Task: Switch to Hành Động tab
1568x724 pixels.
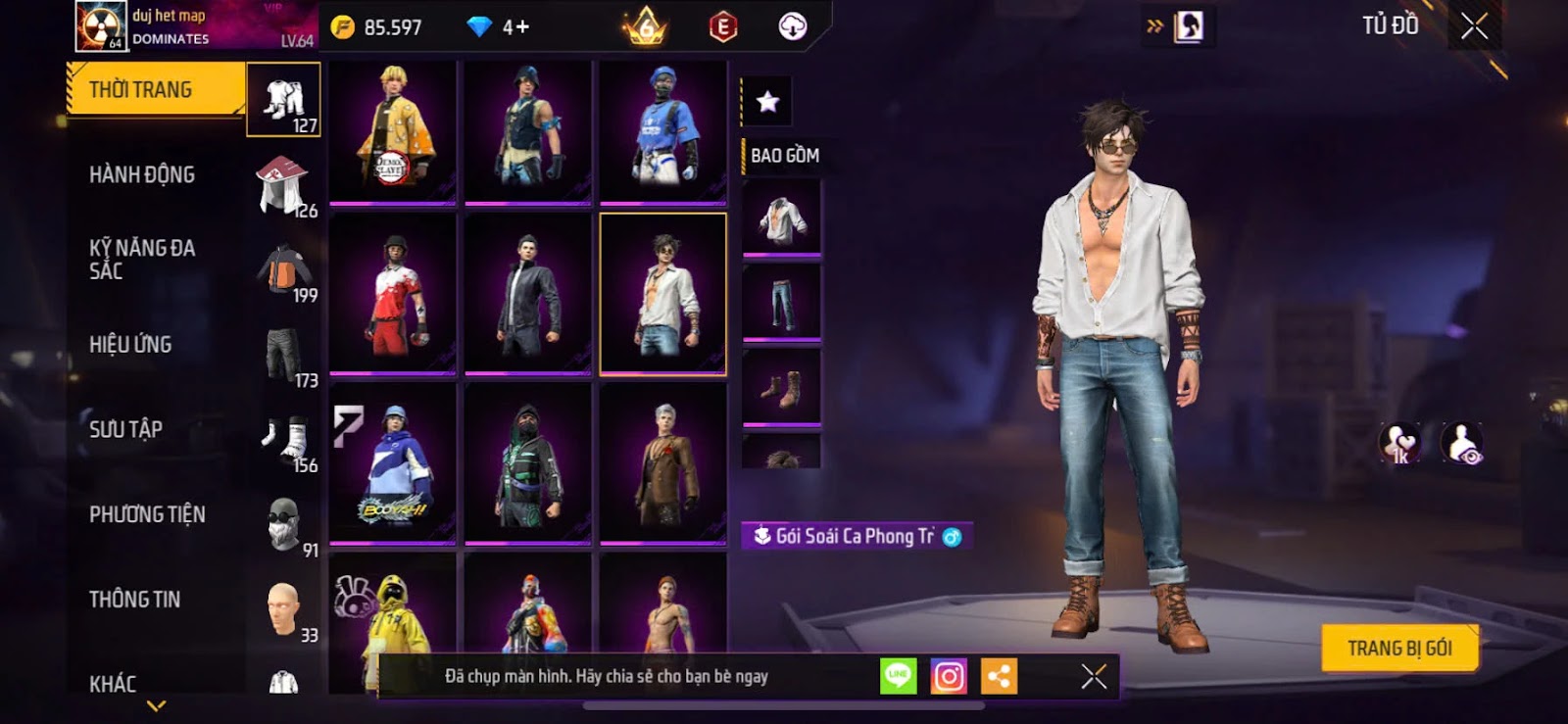Action: pos(142,175)
